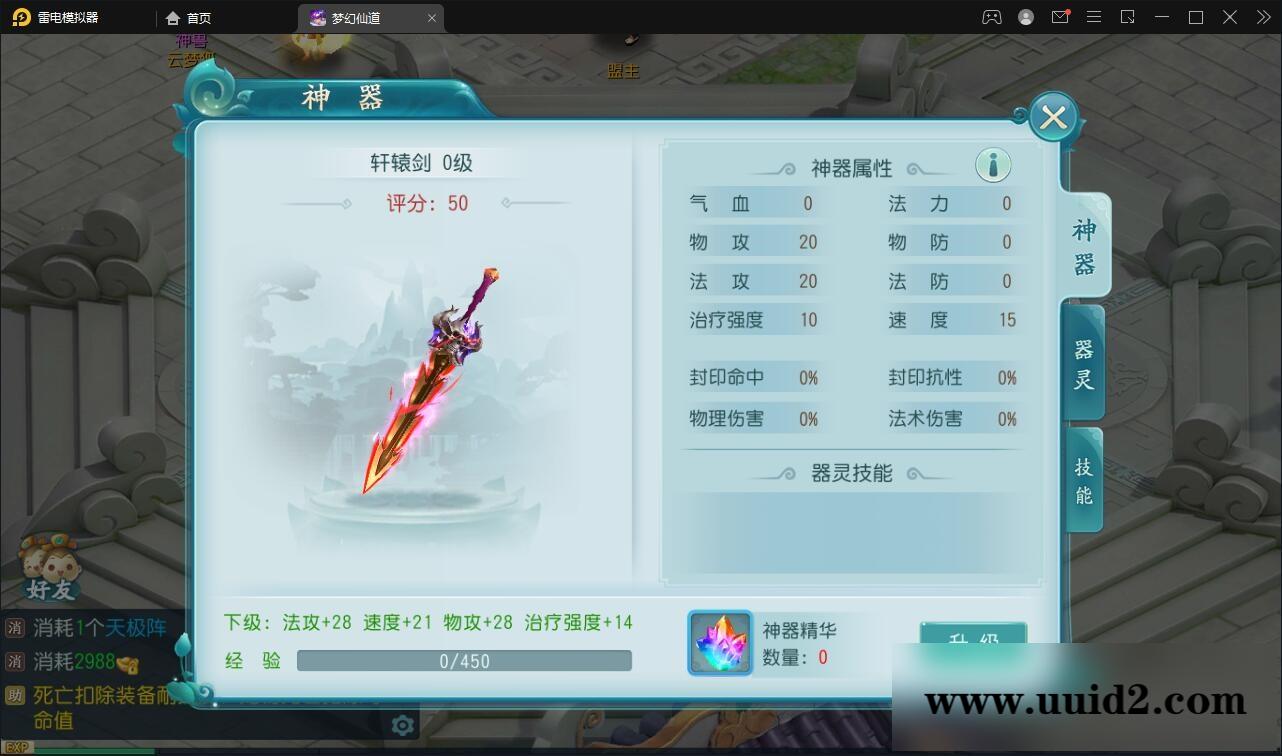
Task: Select the 梦幻仙道 game tab
Action: (x=357, y=17)
